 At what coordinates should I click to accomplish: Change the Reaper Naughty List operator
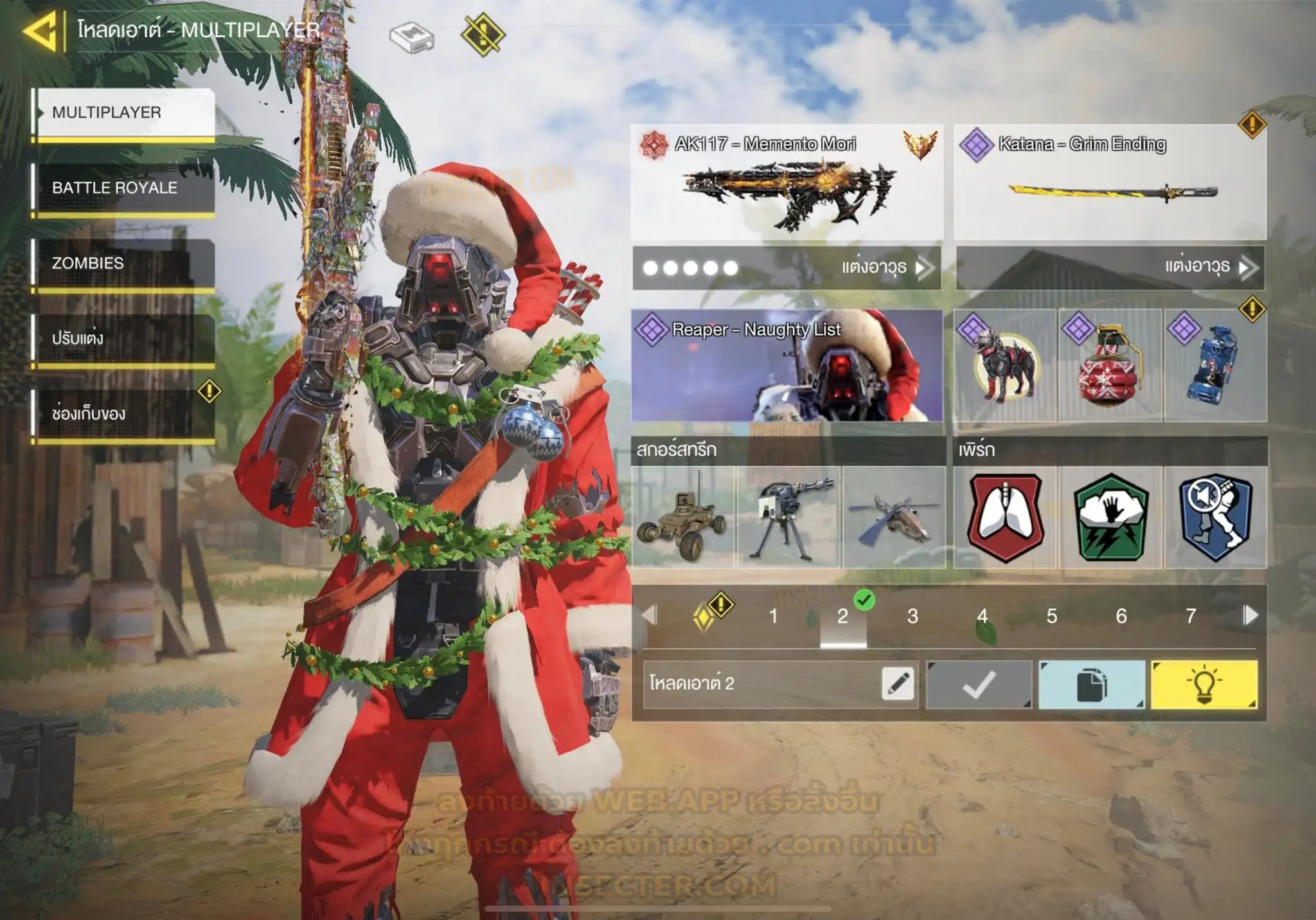point(787,366)
